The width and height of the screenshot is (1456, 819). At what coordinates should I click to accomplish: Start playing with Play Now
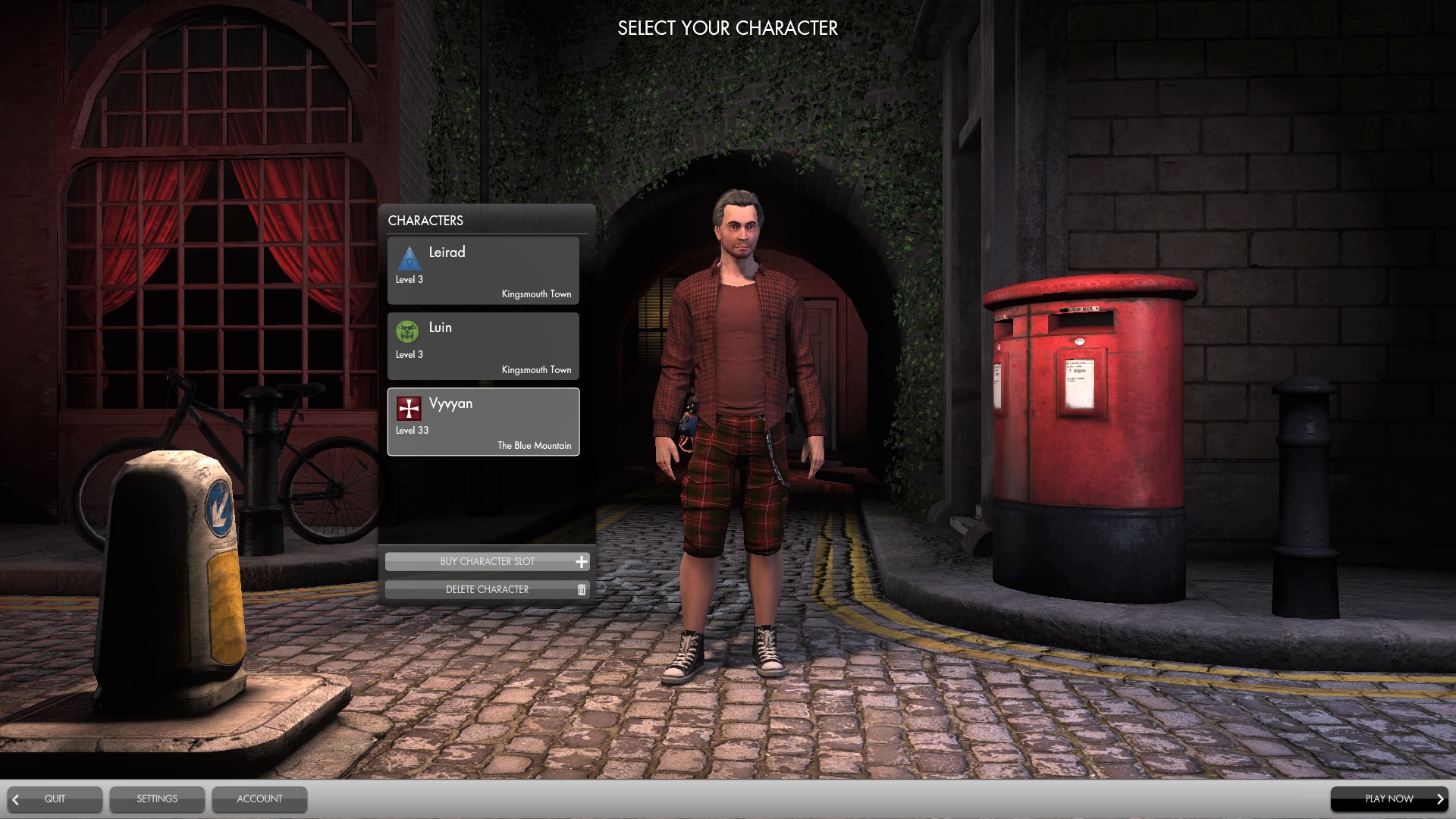pos(1389,799)
